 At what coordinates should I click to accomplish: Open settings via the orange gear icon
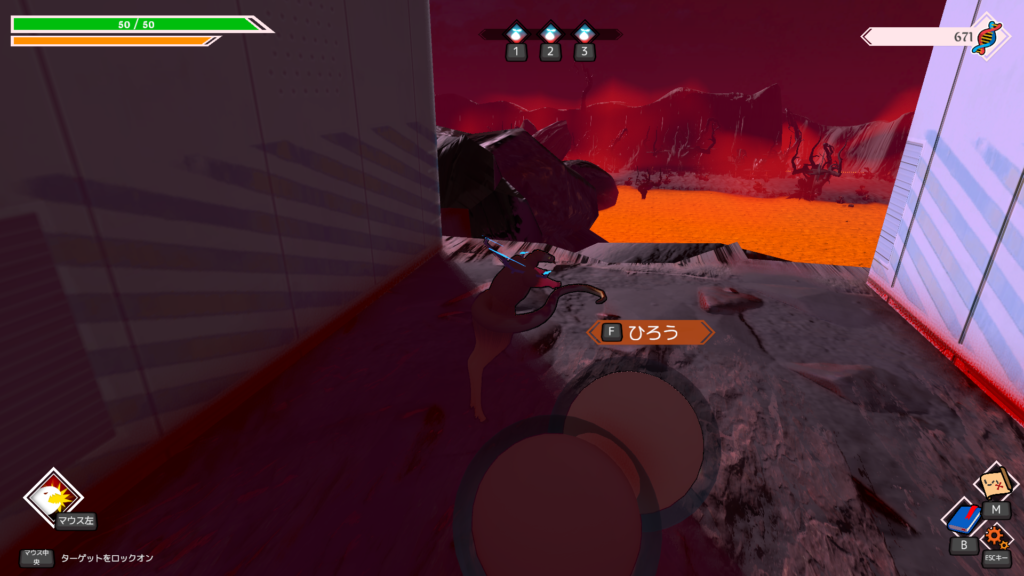995,537
